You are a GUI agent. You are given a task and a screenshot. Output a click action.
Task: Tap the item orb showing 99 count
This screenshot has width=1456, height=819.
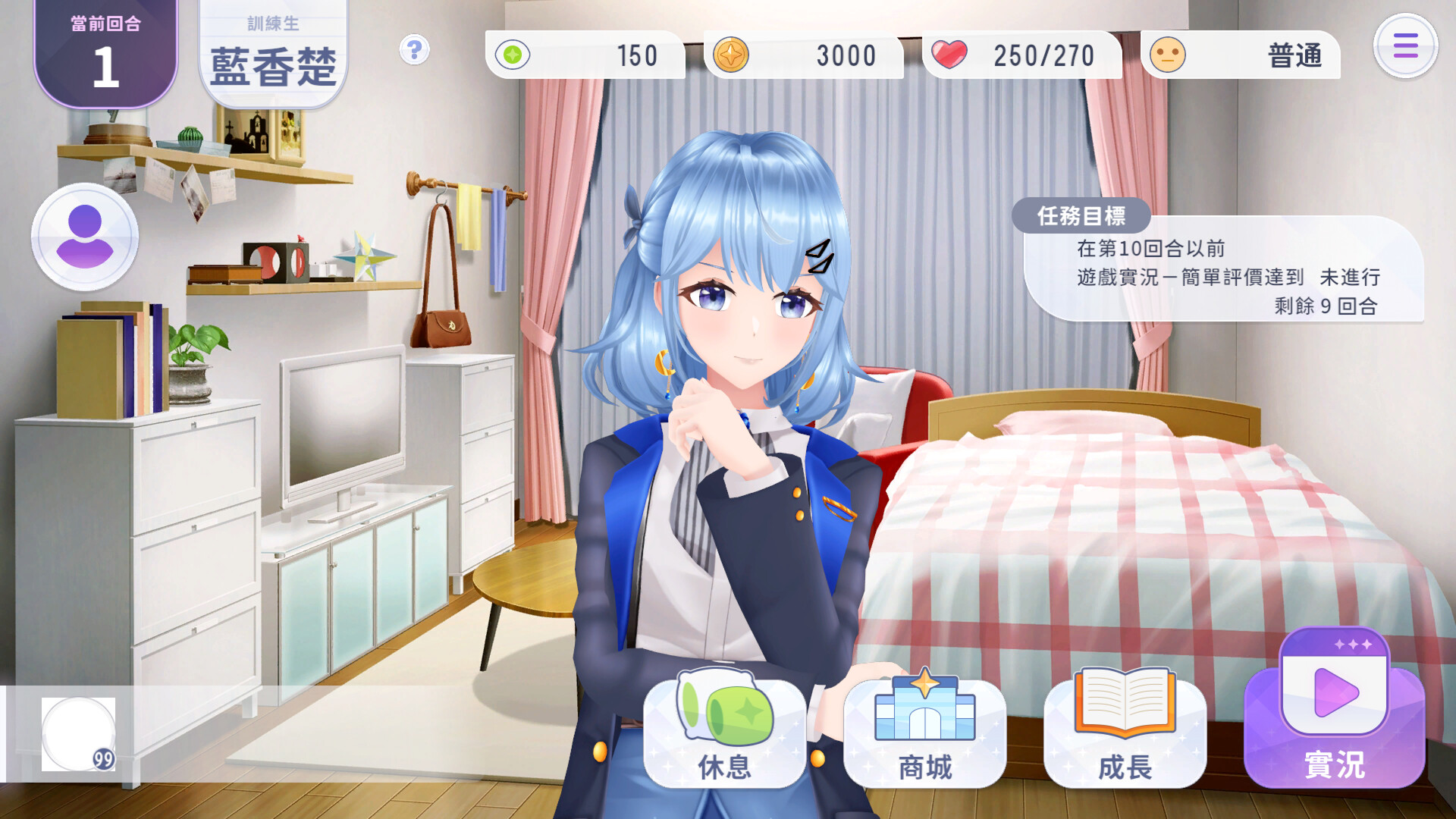click(x=78, y=734)
